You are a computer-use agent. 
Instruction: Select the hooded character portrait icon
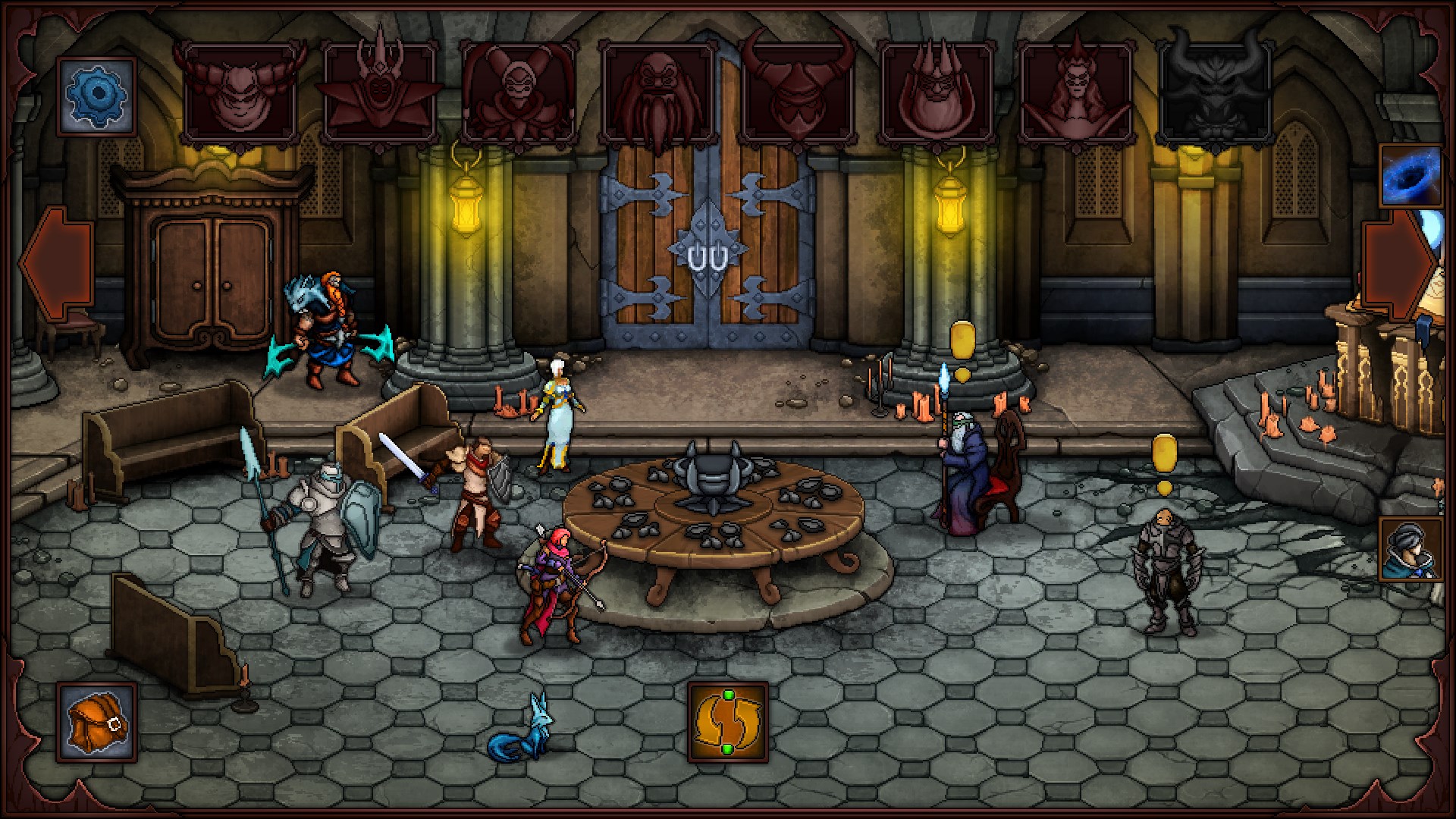pos(1410,548)
